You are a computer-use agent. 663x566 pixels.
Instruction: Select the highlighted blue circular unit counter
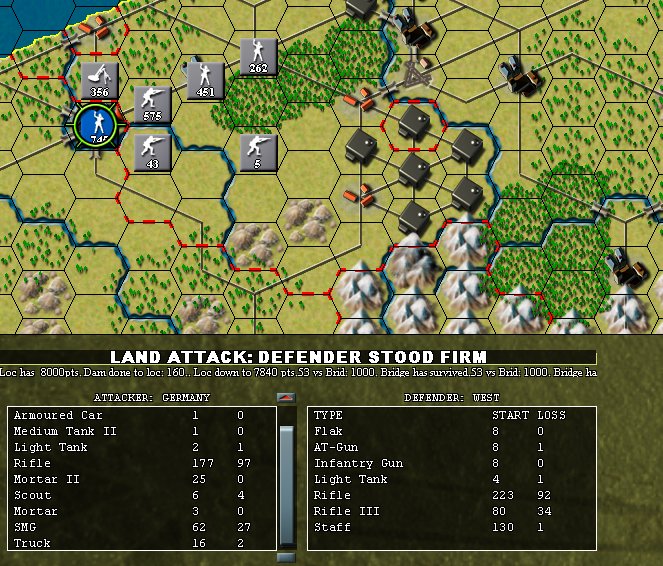97,126
